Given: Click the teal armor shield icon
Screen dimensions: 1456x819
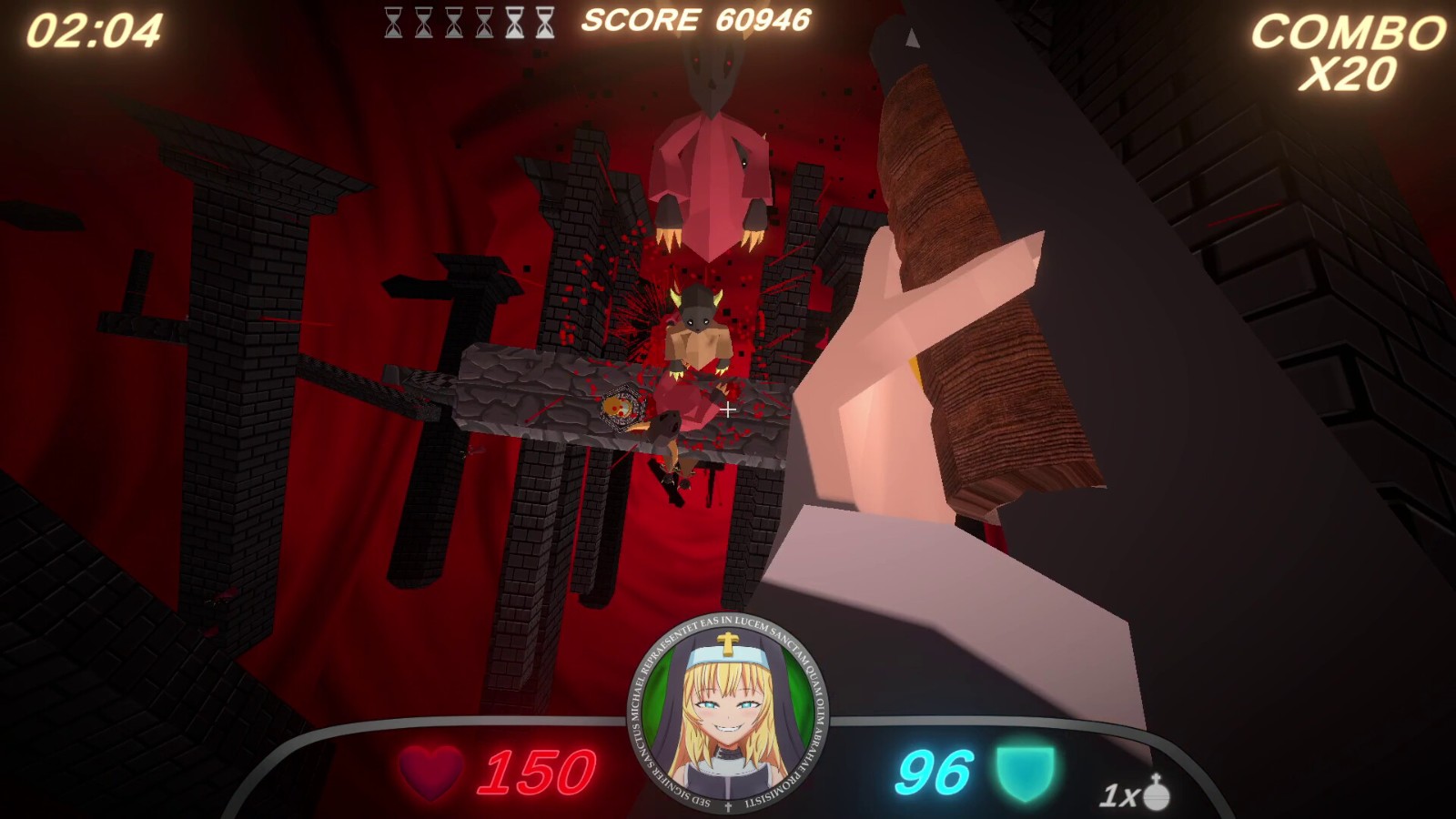Looking at the screenshot, I should click(1025, 773).
